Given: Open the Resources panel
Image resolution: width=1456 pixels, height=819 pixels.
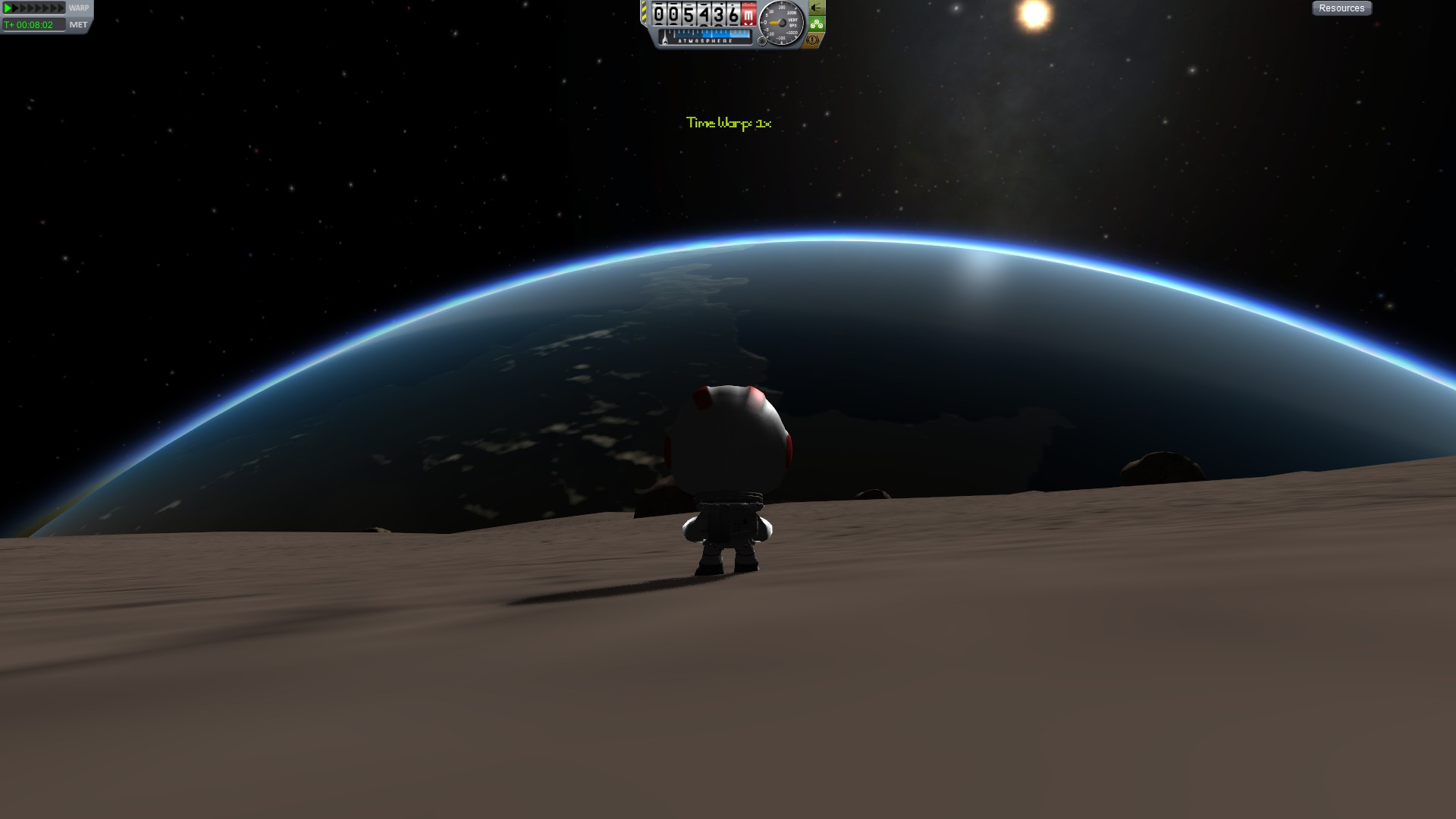Looking at the screenshot, I should (x=1341, y=8).
